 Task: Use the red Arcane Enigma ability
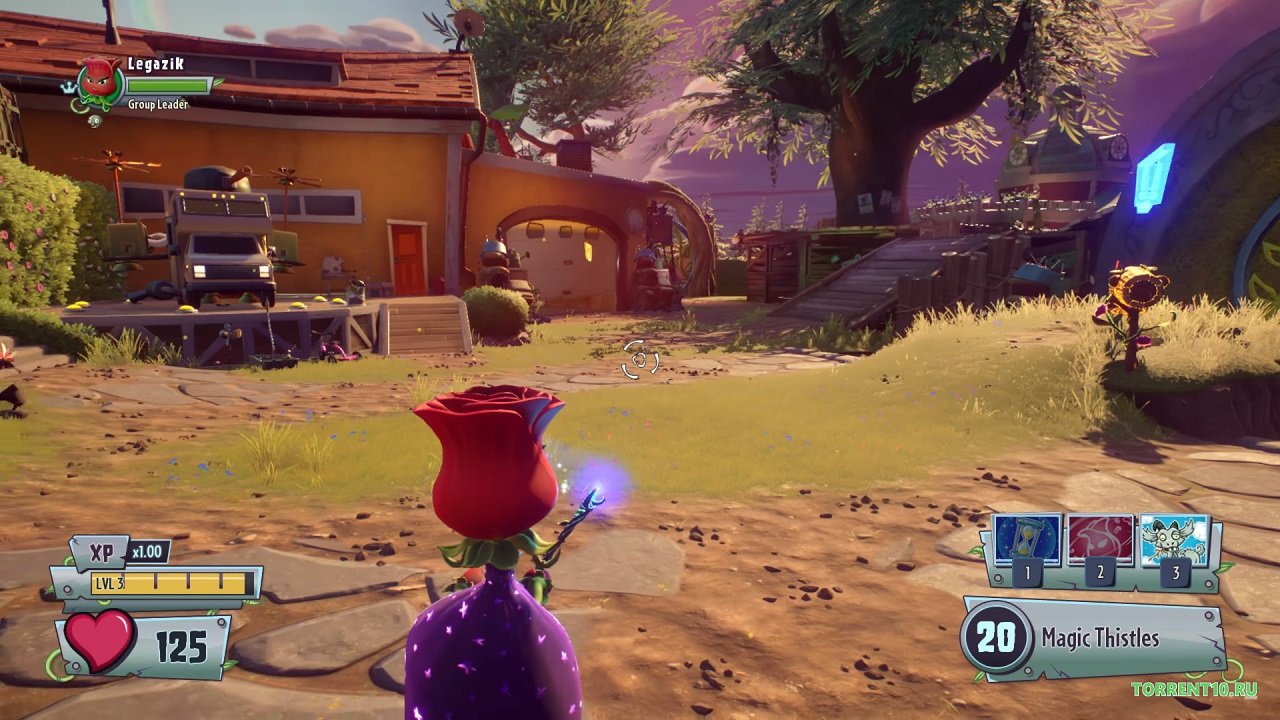point(1101,541)
